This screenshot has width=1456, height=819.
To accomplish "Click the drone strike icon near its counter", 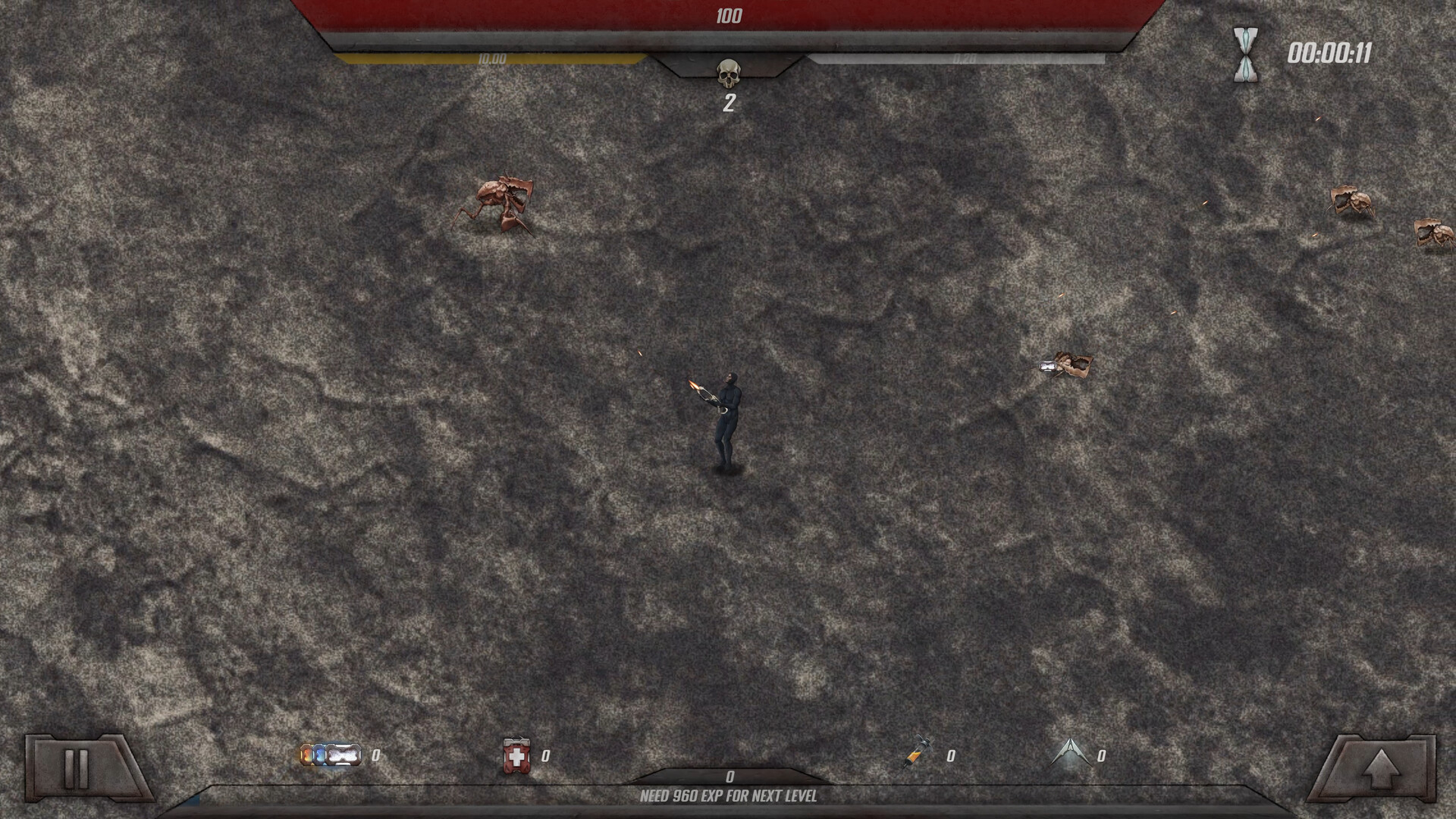I will [1069, 752].
